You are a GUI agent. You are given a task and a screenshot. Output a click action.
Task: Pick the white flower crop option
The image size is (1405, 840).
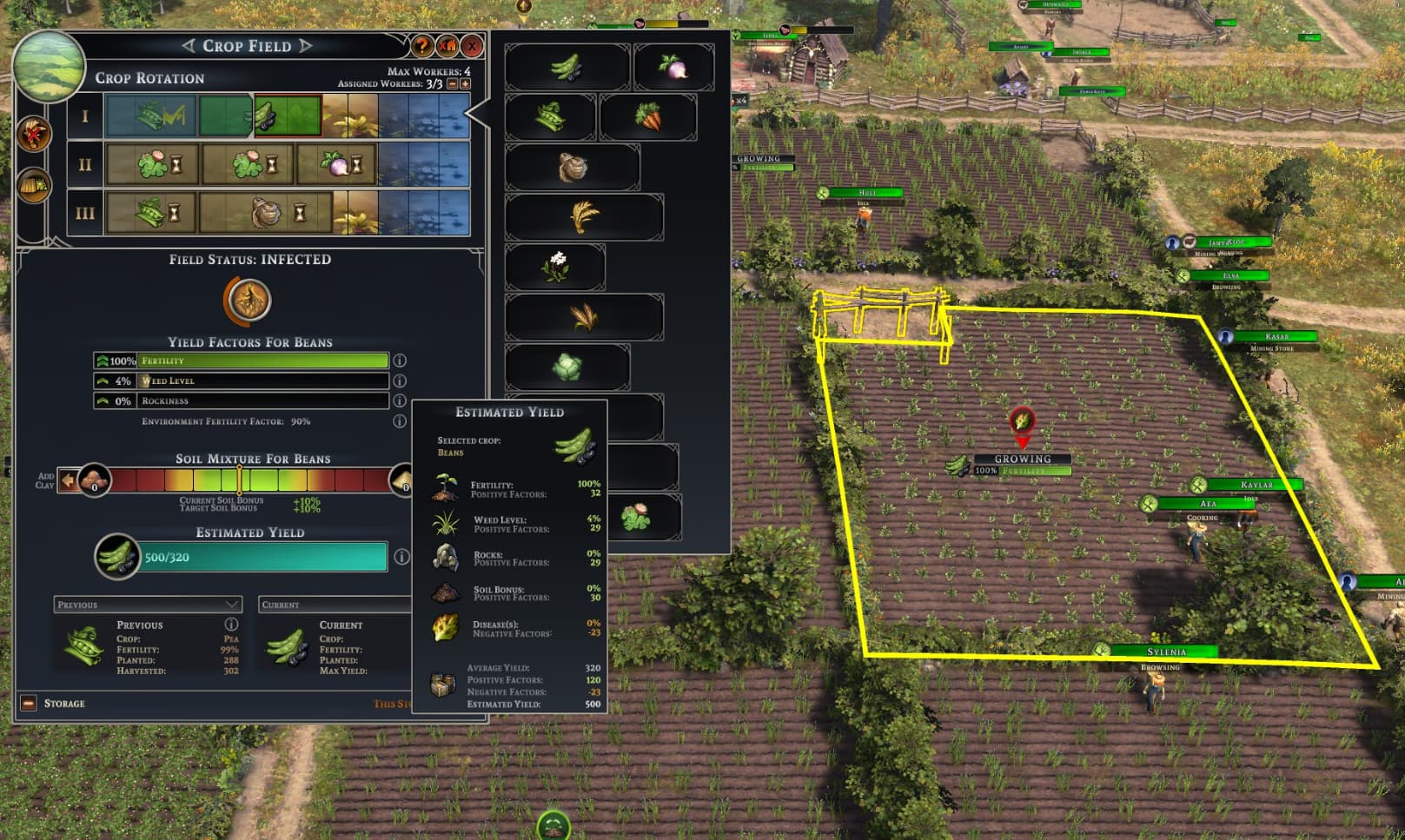tap(555, 267)
